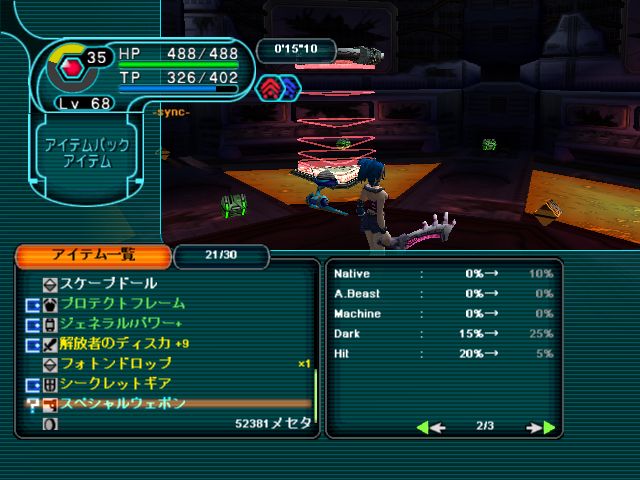
Task: Choose シークレットギア shield entry
Action: click(116, 383)
